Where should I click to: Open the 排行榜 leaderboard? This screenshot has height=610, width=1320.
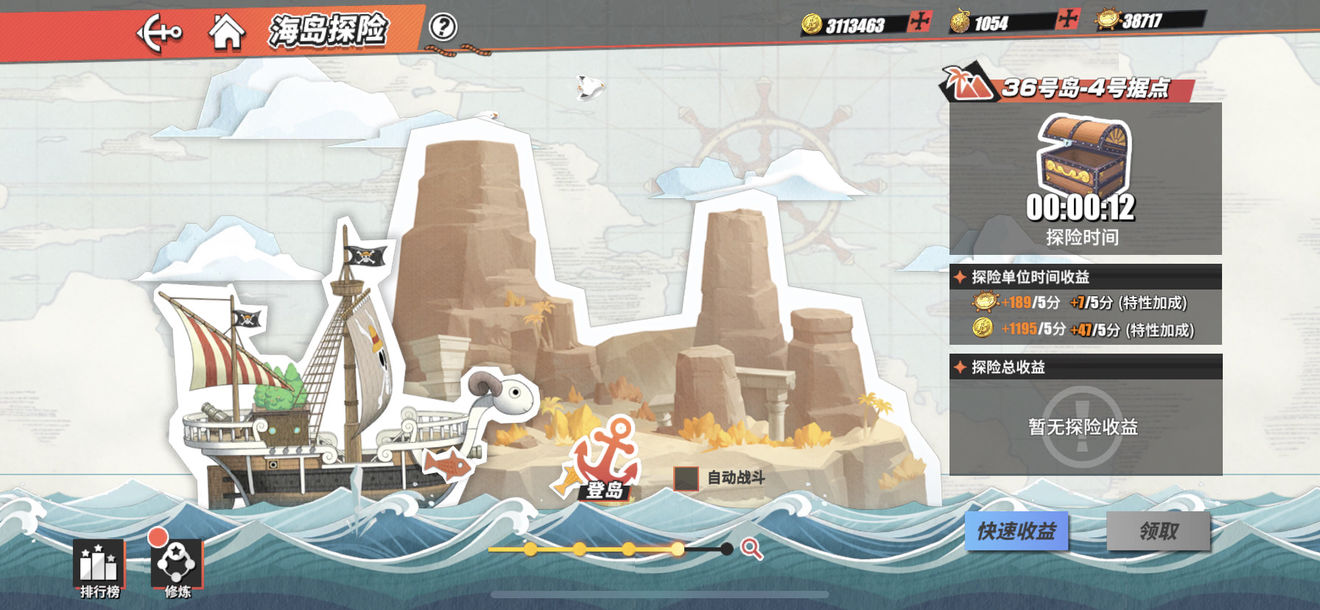pyautogui.click(x=99, y=568)
